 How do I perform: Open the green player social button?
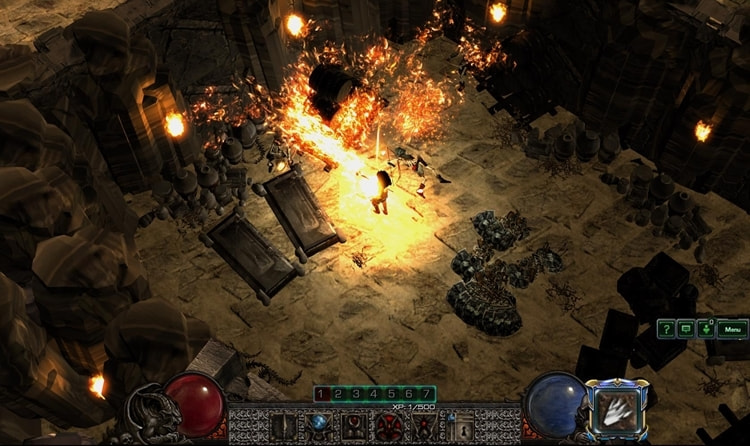point(706,328)
